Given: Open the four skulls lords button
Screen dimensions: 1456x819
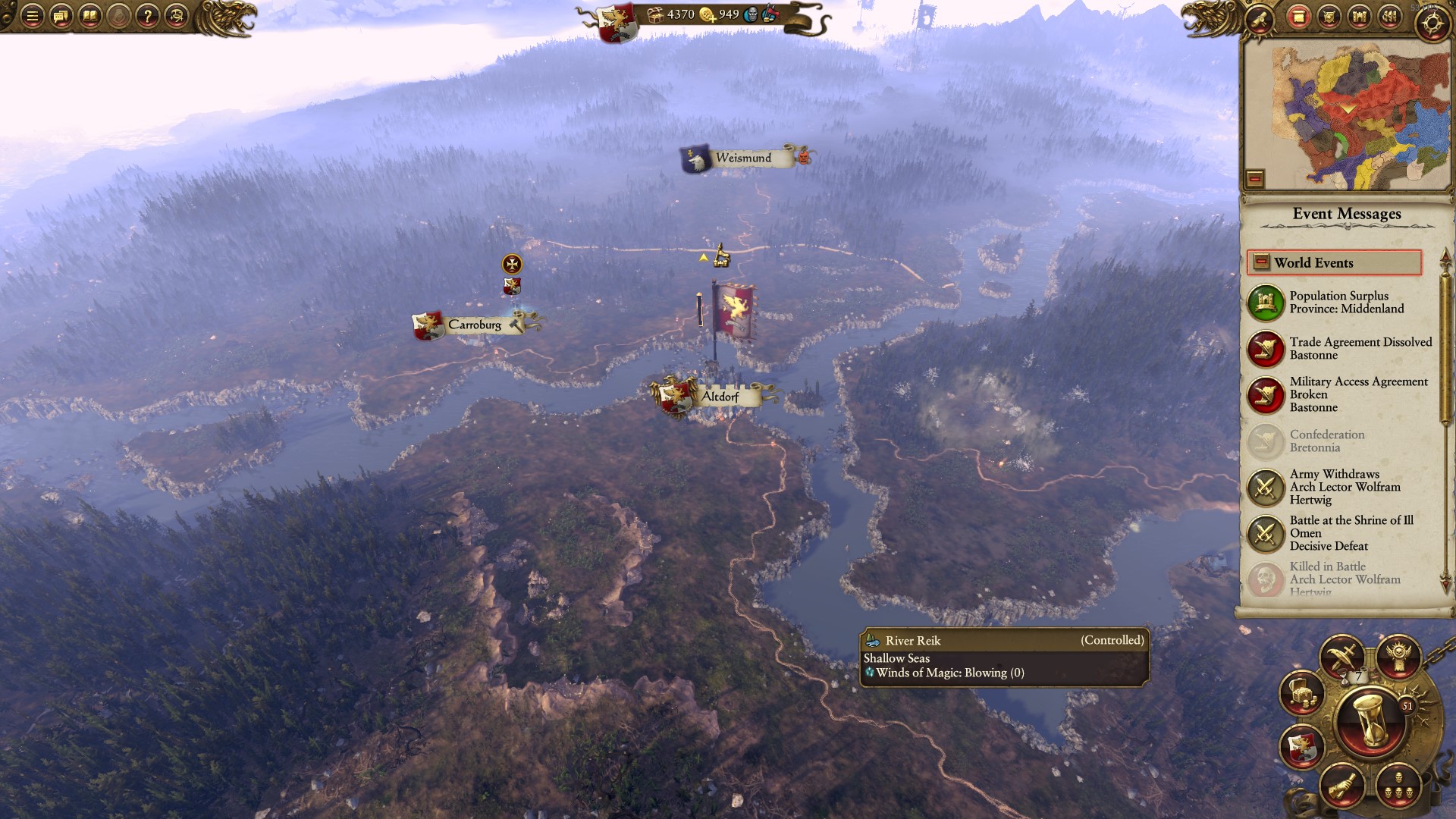Looking at the screenshot, I should 1398,786.
